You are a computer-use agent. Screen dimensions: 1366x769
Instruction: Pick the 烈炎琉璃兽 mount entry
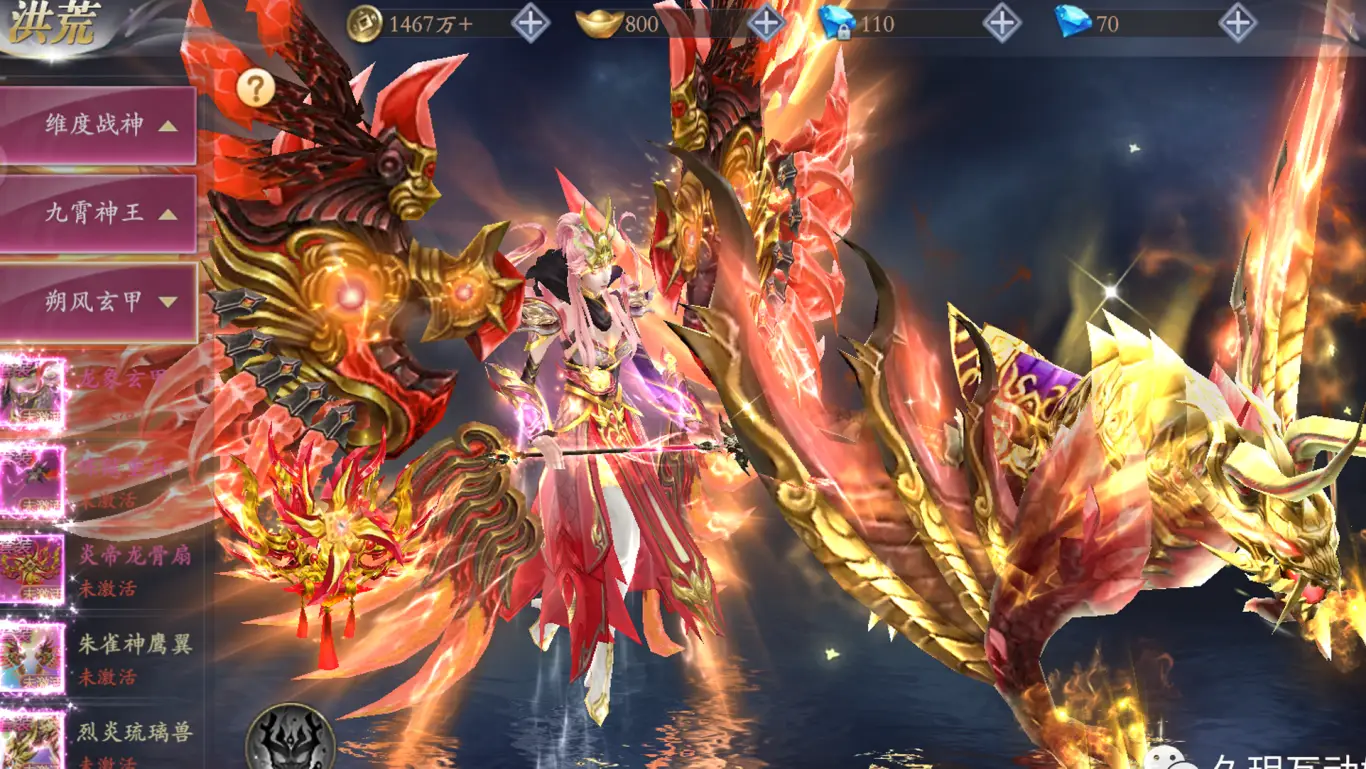[x=100, y=740]
